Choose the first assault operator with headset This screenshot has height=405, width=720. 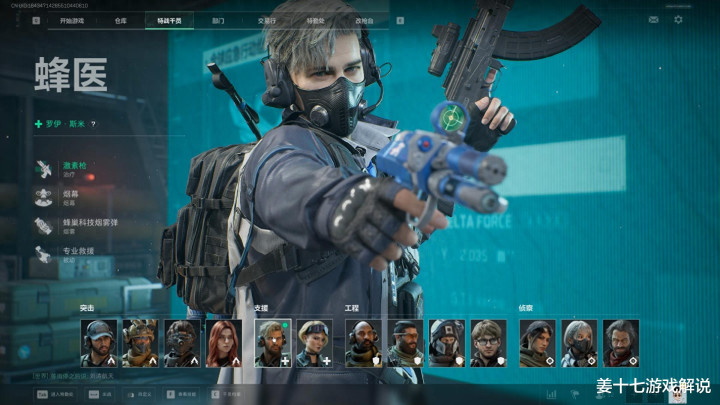pyautogui.click(x=99, y=343)
